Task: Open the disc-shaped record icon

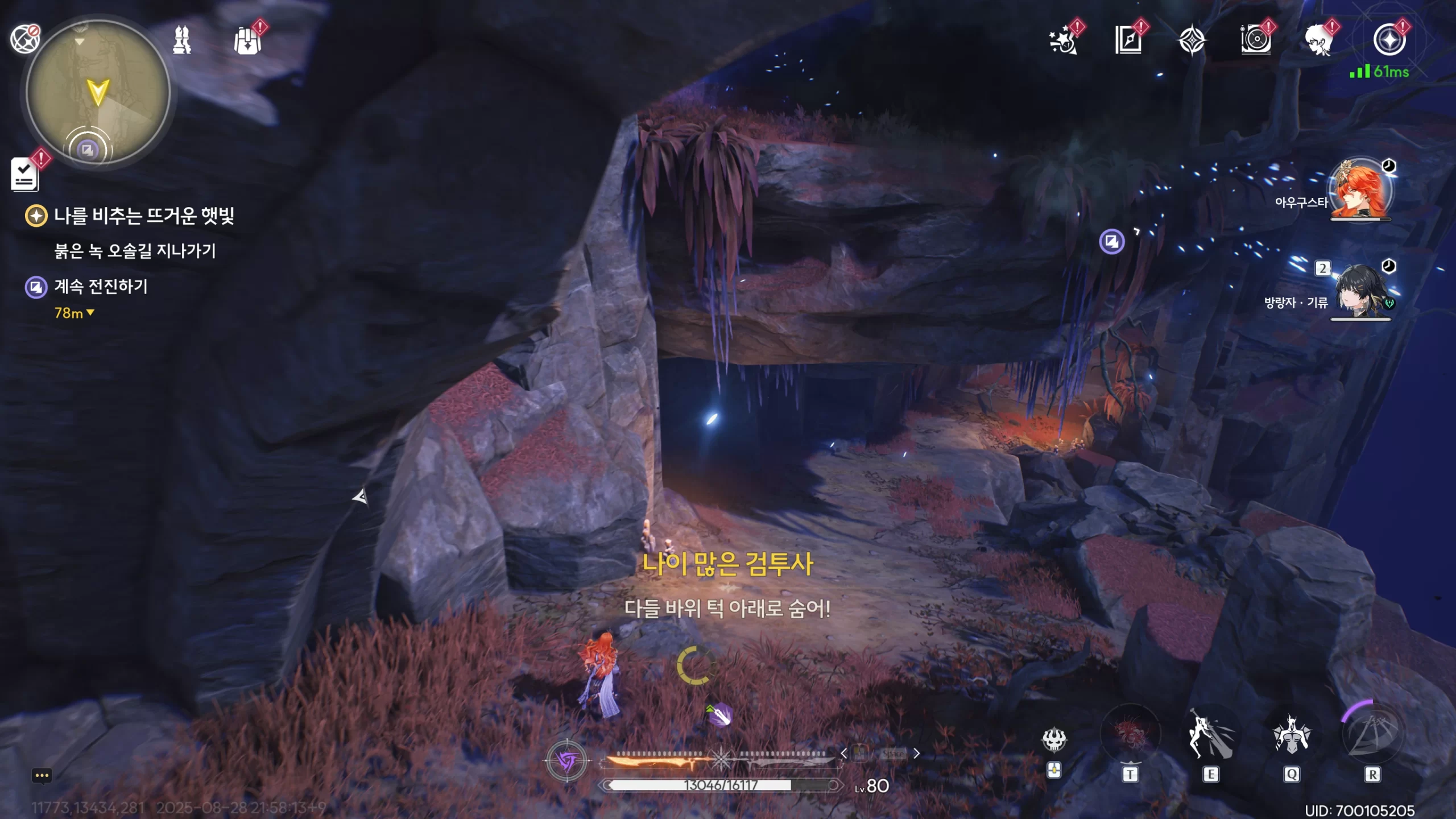Action: [x=1256, y=41]
